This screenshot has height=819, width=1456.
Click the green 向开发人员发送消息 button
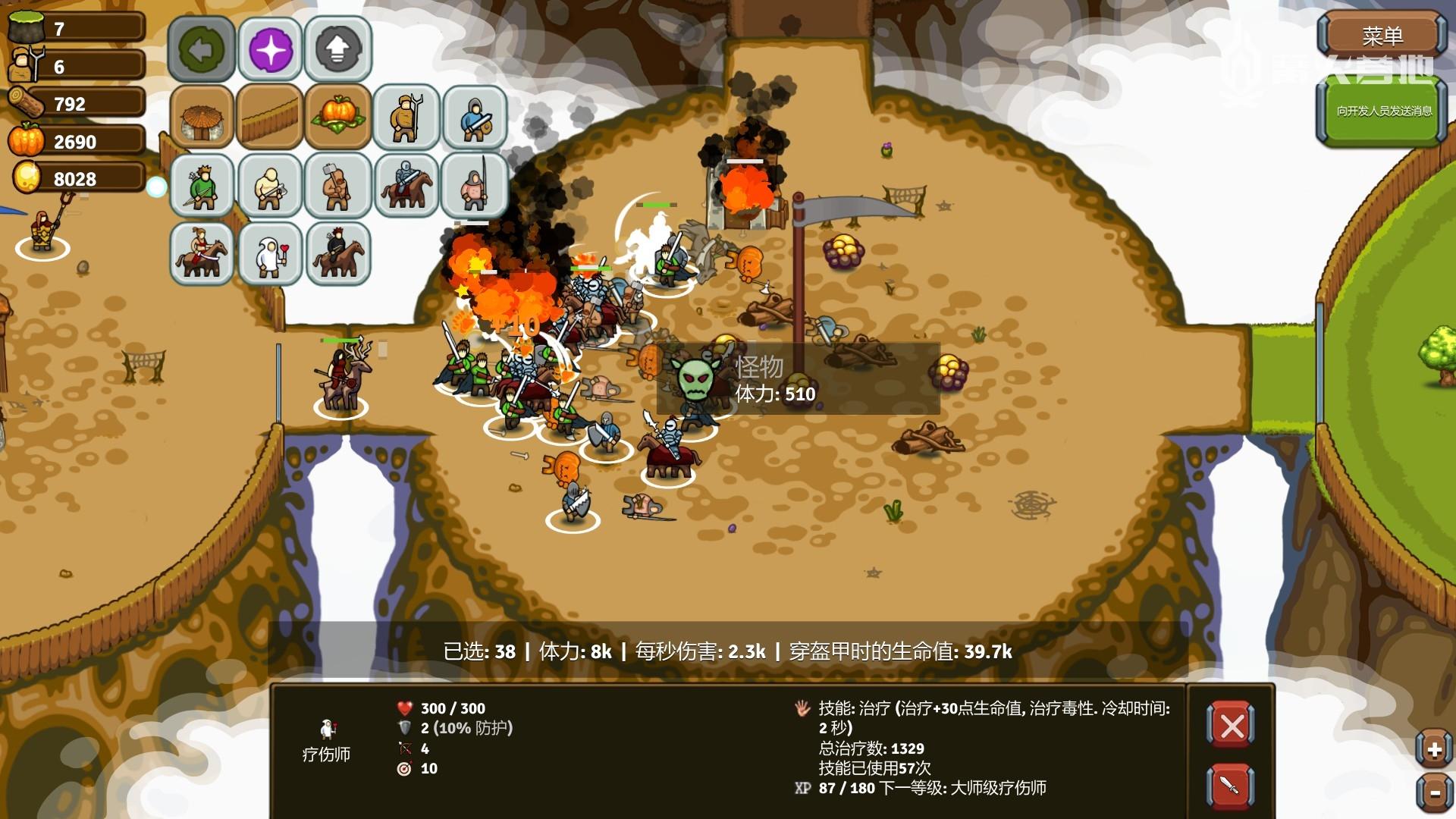(x=1383, y=111)
